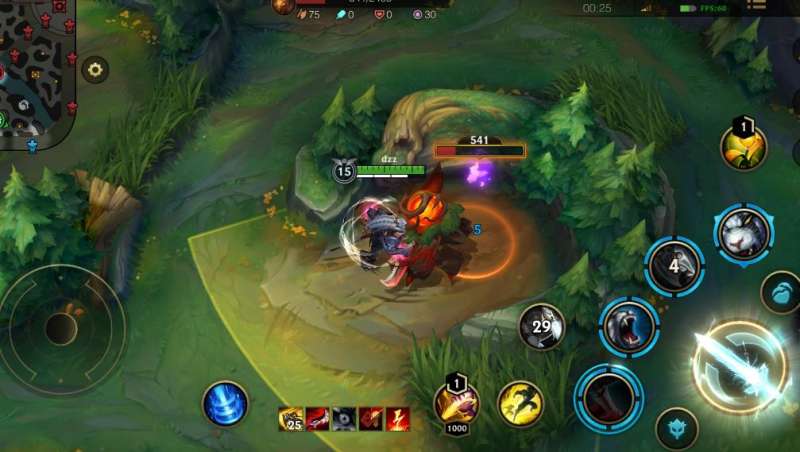Buy the suggested 1000 gold gauntlet item

coord(456,405)
